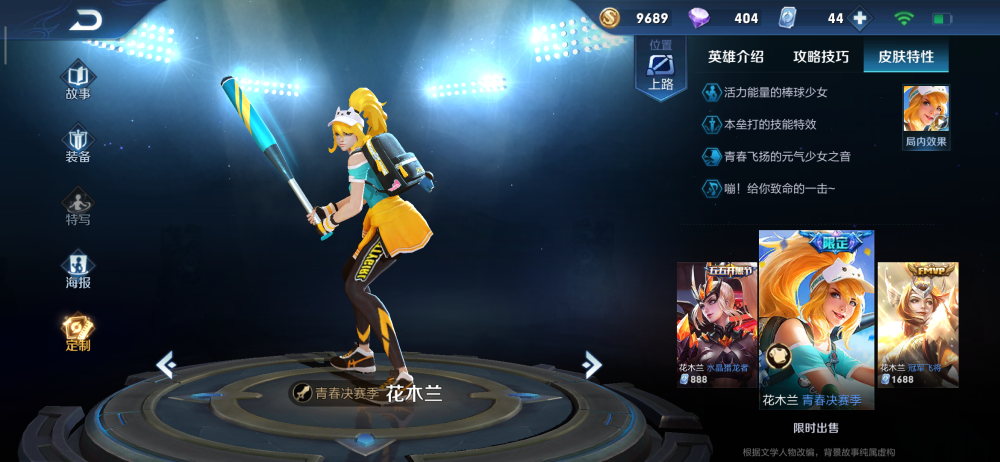Image resolution: width=1000 pixels, height=462 pixels.
Task: Open the 定制 customization section
Action: (x=78, y=333)
